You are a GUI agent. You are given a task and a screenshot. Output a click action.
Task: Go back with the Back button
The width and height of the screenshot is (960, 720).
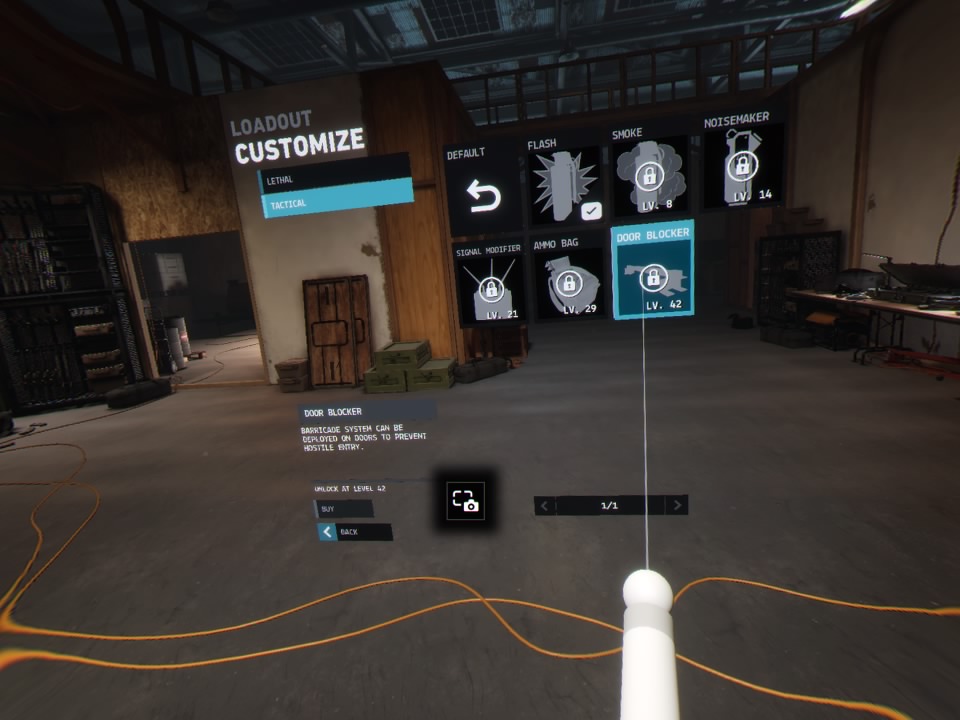(x=355, y=532)
